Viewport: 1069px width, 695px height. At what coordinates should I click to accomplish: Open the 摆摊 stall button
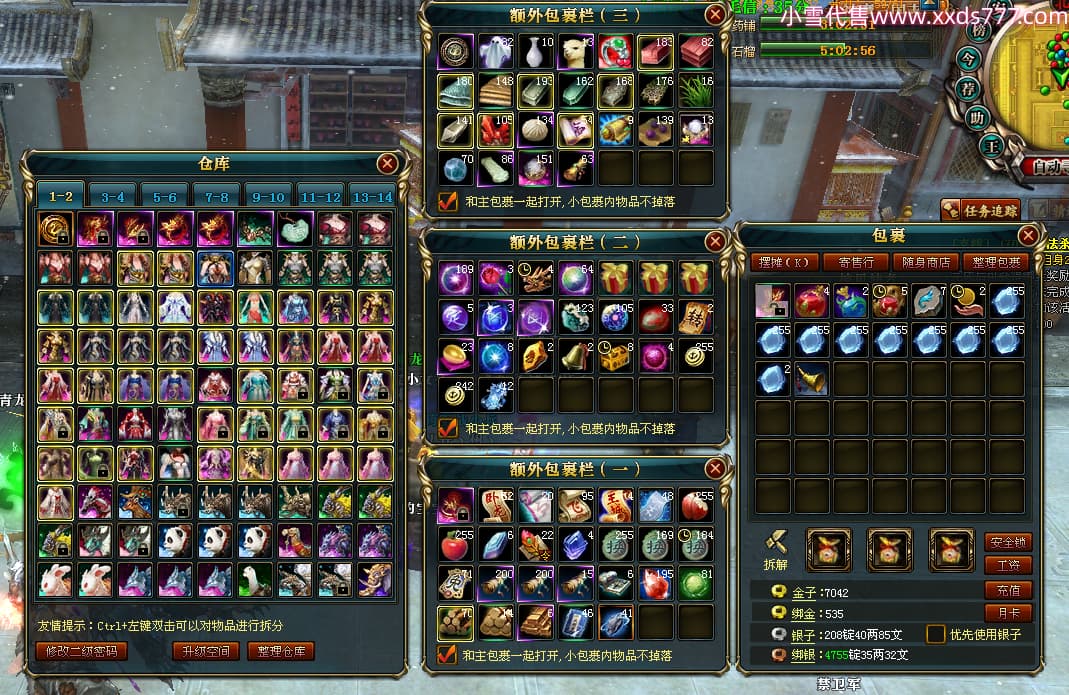(783, 263)
